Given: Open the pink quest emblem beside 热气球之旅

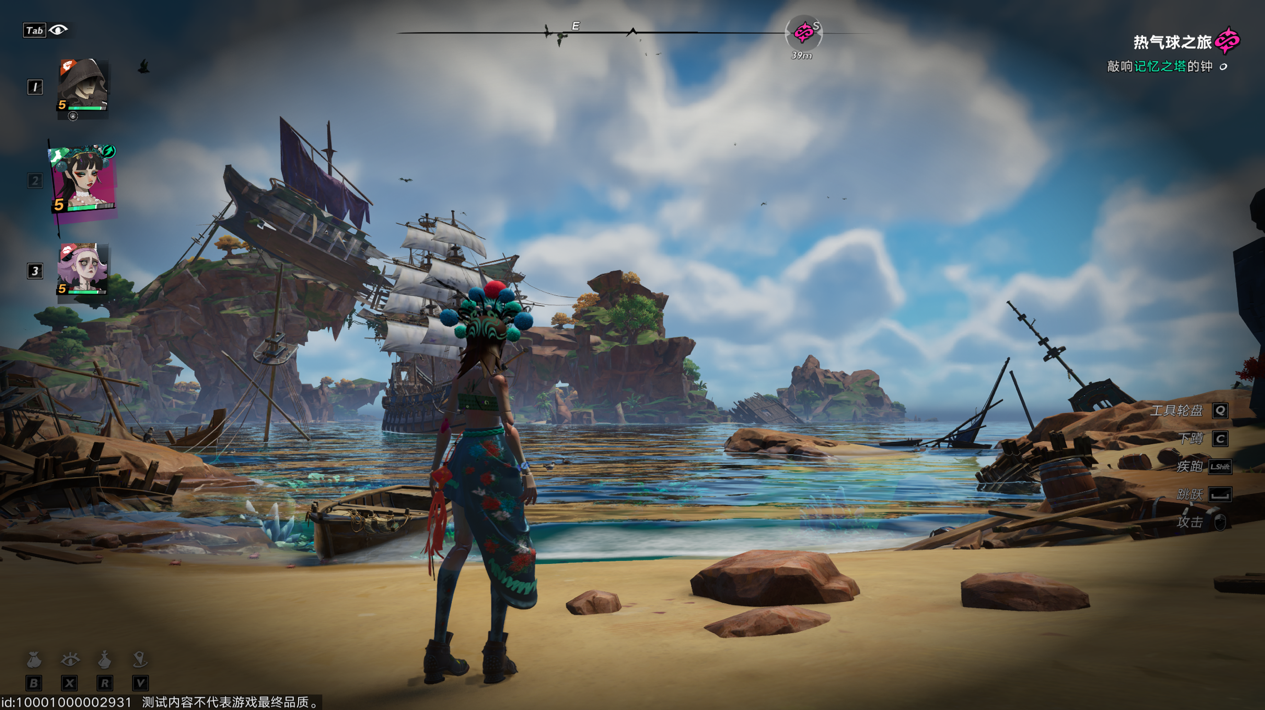Looking at the screenshot, I should coord(1228,41).
